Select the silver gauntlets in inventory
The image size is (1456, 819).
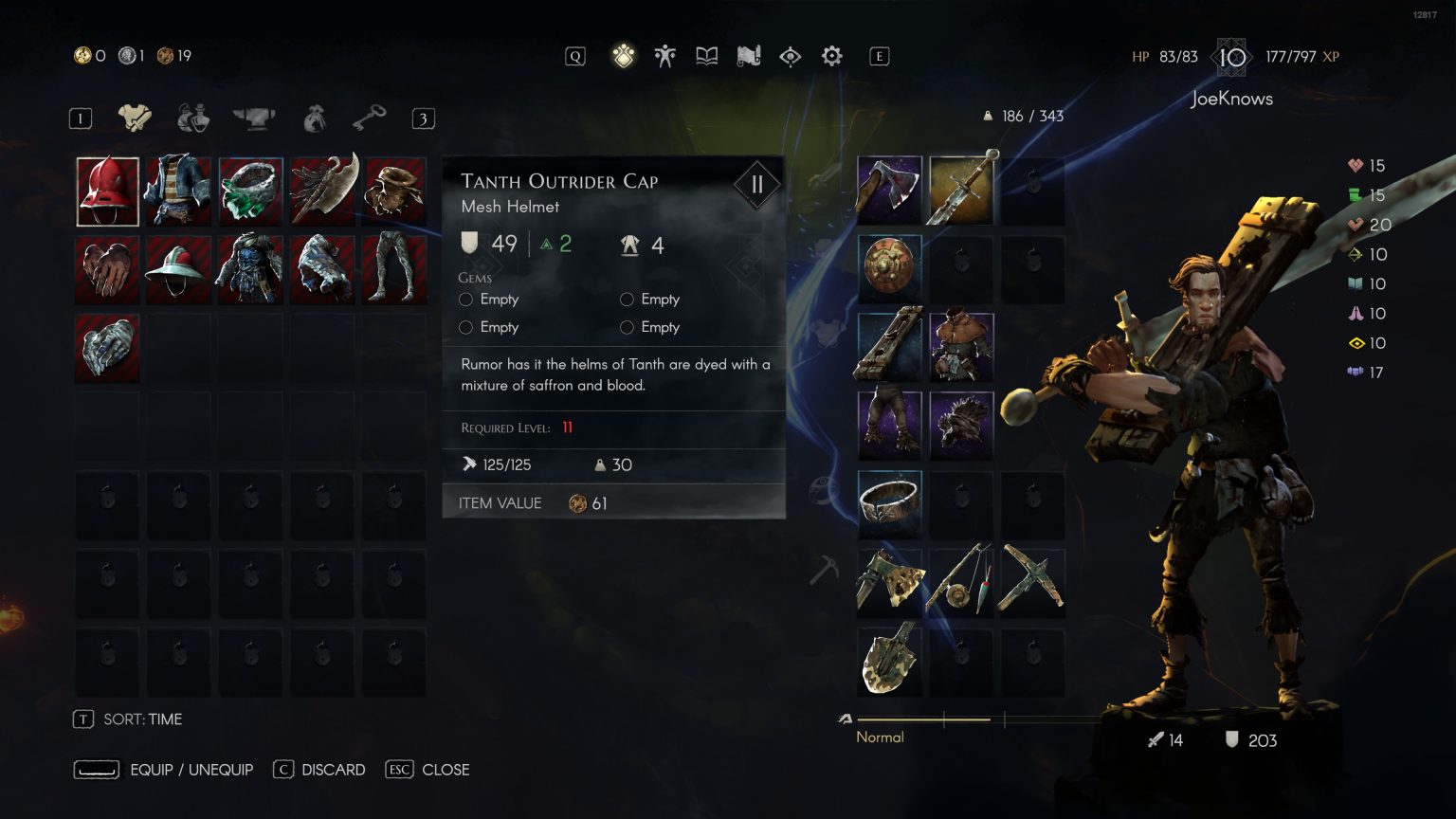[107, 348]
